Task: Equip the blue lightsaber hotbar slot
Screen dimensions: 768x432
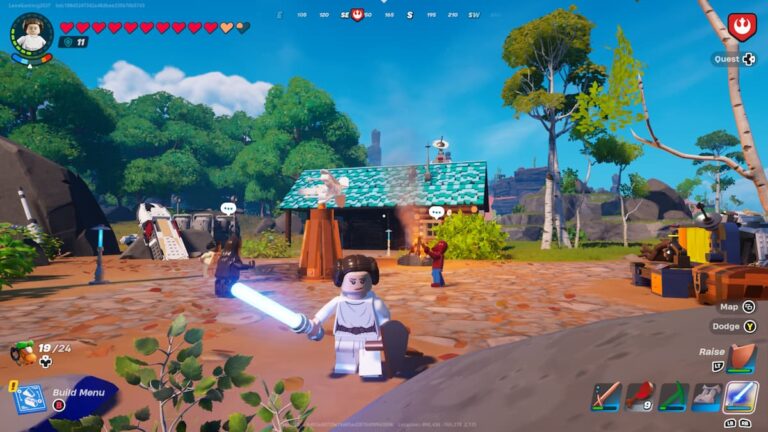Action: pyautogui.click(x=740, y=396)
